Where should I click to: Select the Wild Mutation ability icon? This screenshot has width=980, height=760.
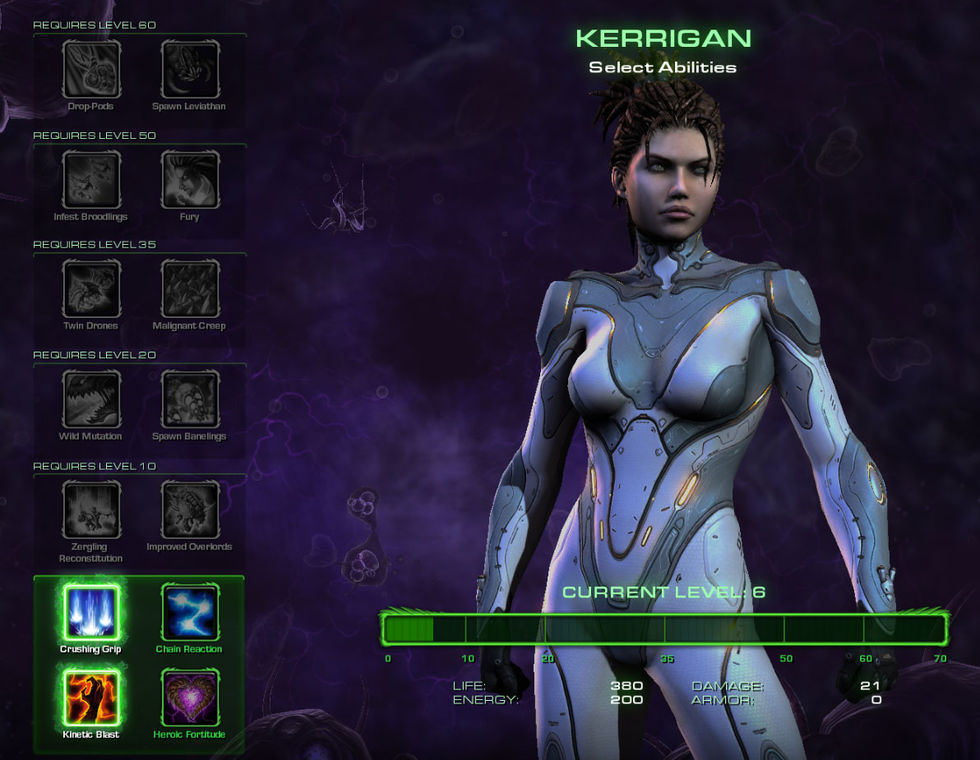pos(91,399)
